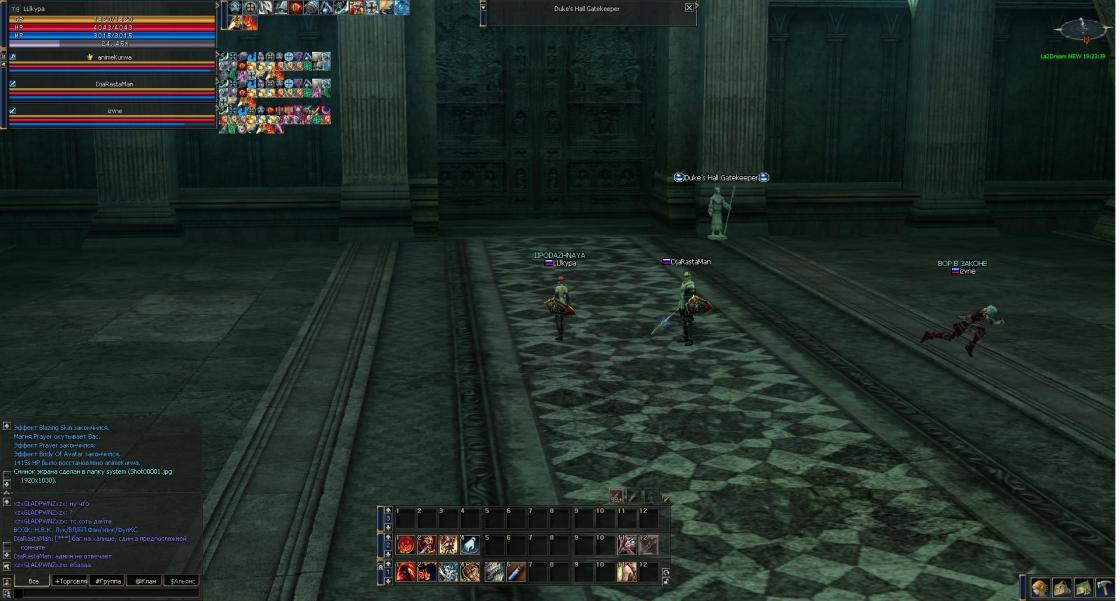Select party member izvne in party list
Image resolution: width=1120 pixels, height=601 pixels.
pyautogui.click(x=114, y=110)
